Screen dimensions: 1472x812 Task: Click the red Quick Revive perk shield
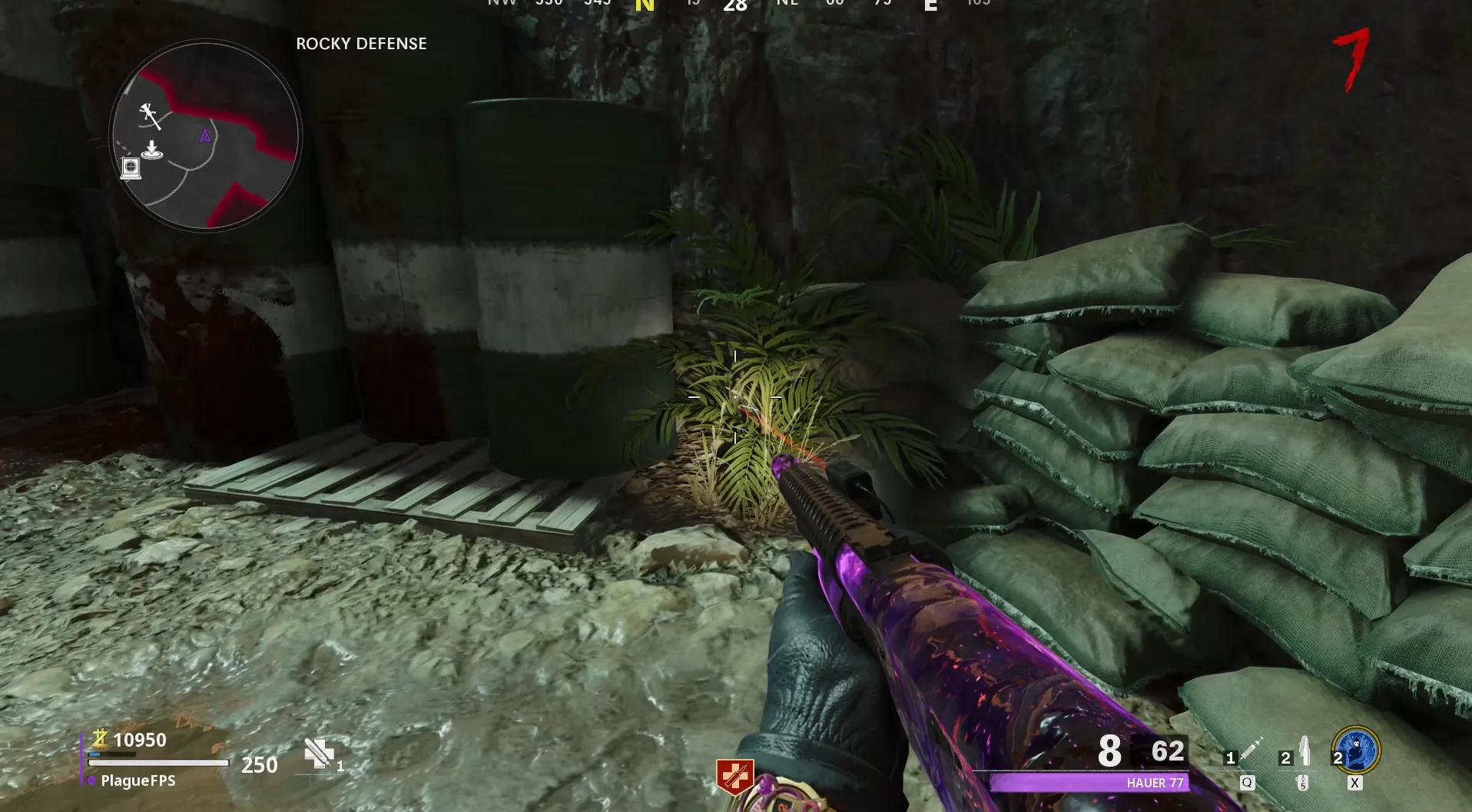[734, 777]
